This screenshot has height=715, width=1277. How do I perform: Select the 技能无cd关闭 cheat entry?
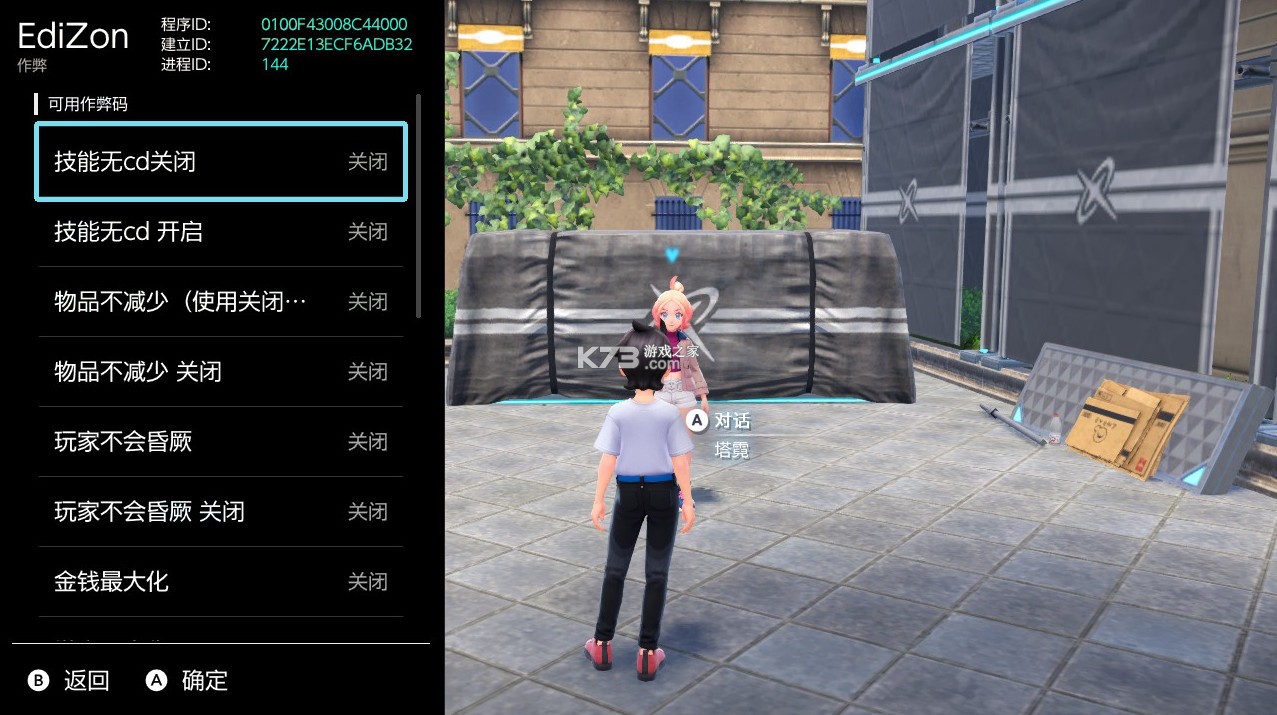point(220,162)
